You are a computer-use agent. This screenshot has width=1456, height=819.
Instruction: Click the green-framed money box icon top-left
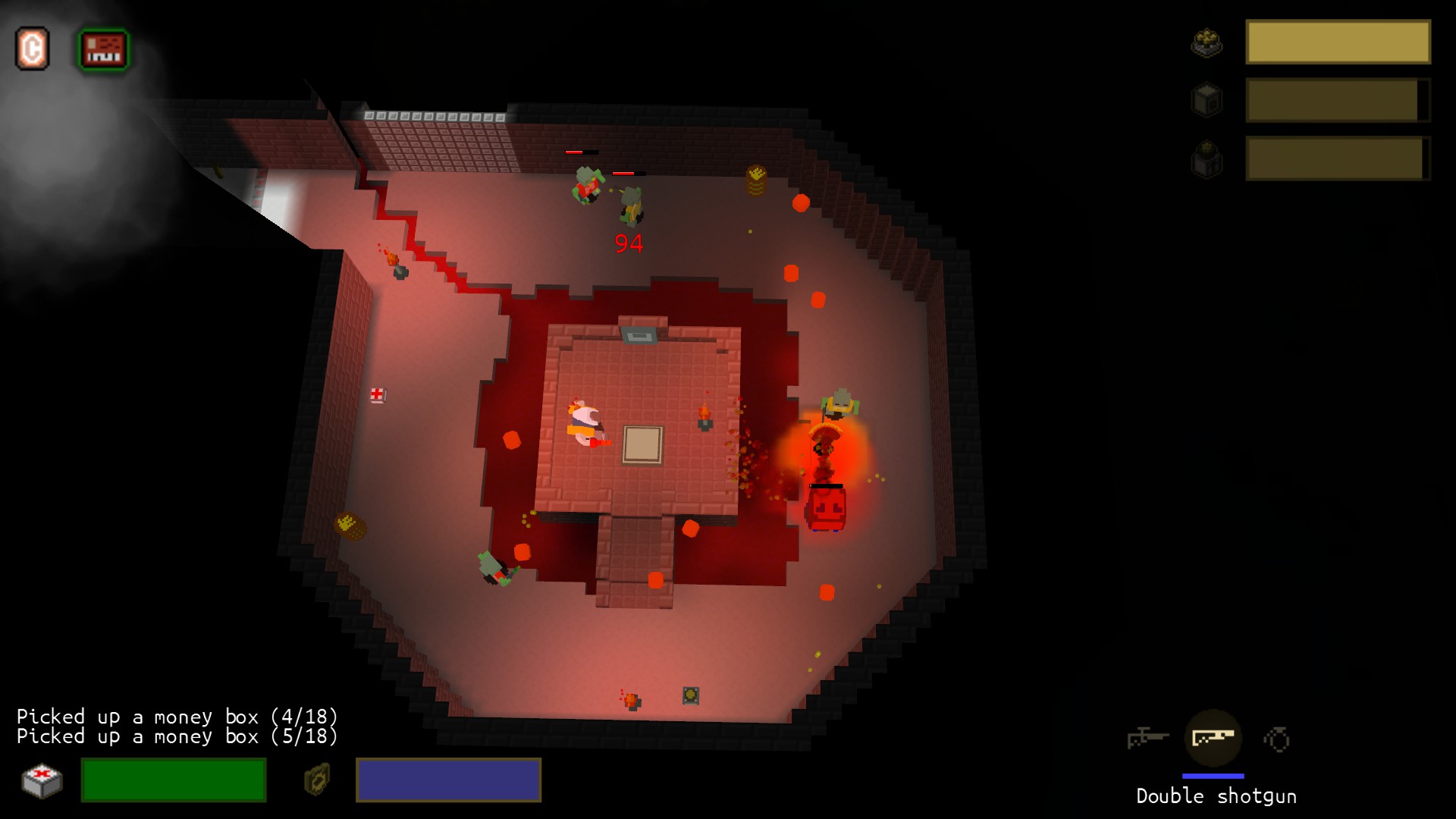point(105,47)
